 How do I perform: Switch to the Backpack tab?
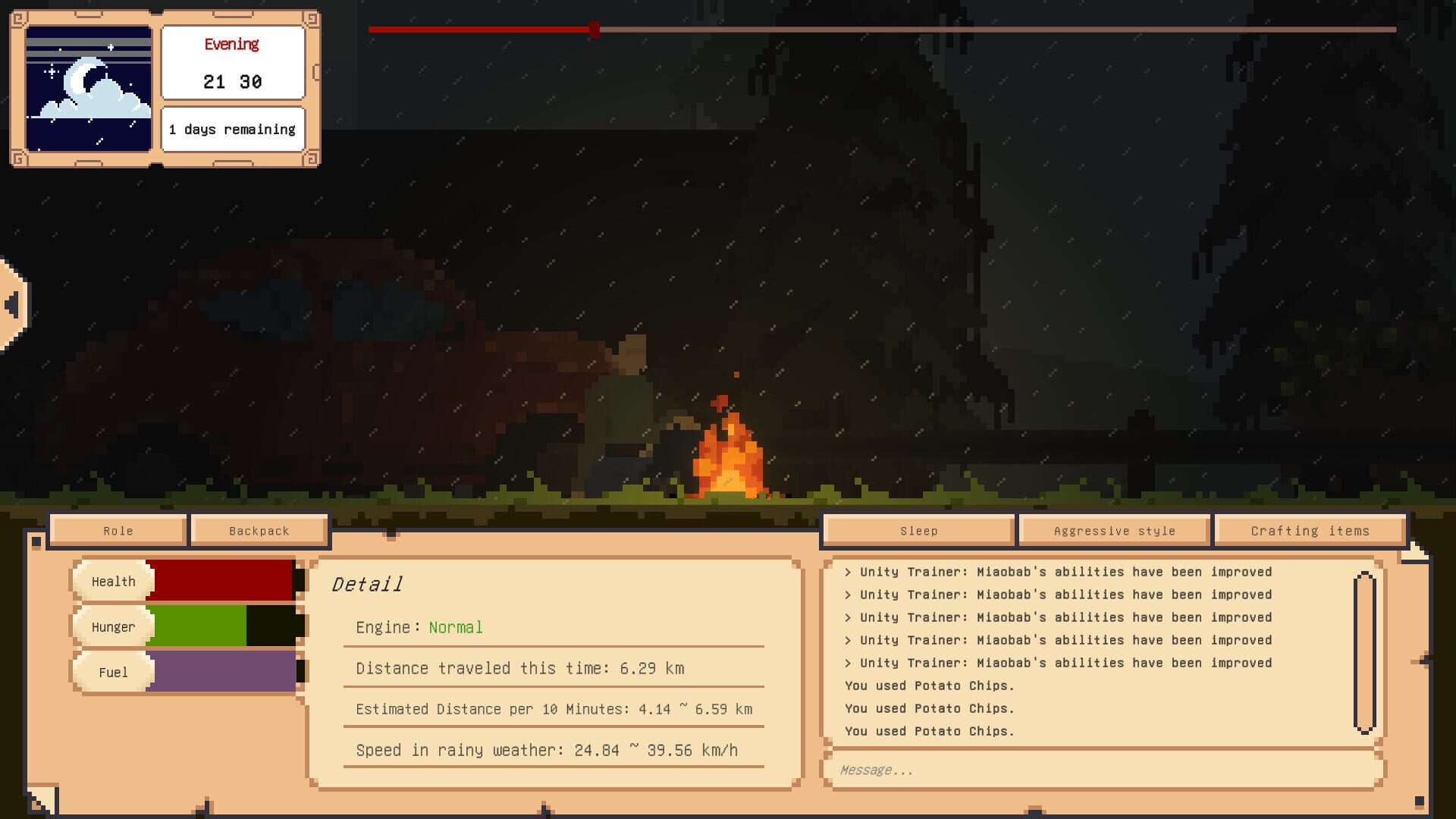tap(259, 530)
